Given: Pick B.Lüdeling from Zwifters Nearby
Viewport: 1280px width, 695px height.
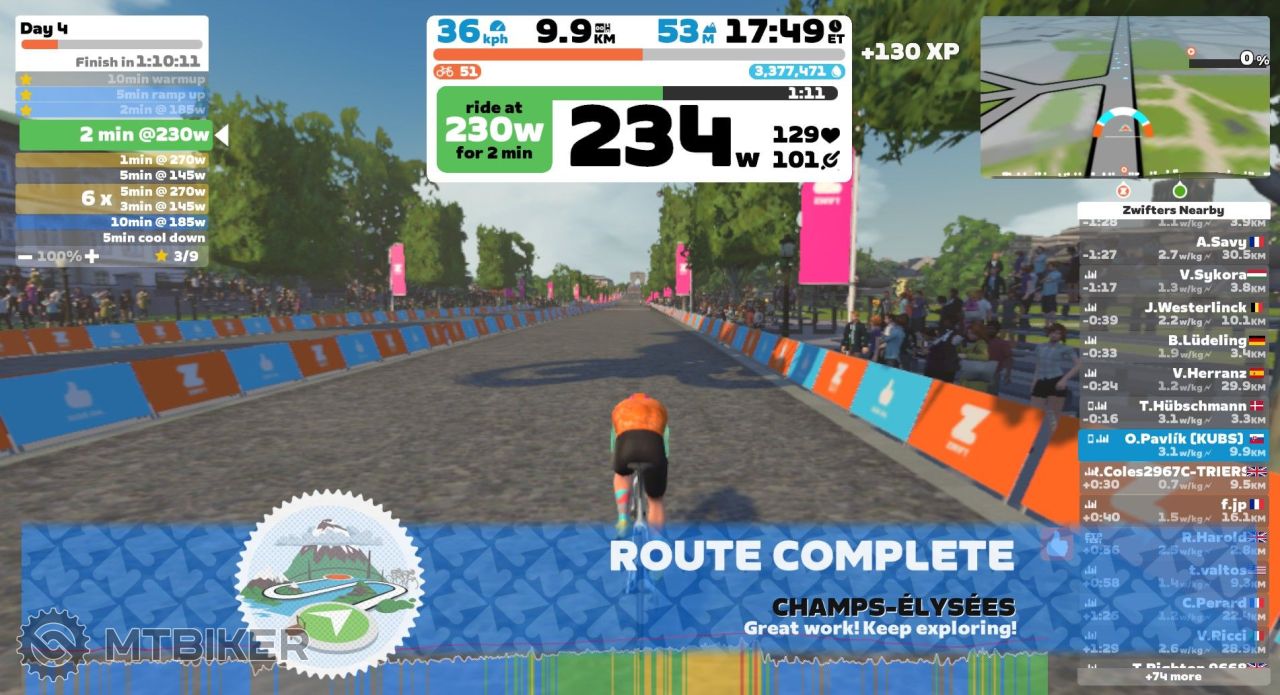Looking at the screenshot, I should tap(1173, 347).
